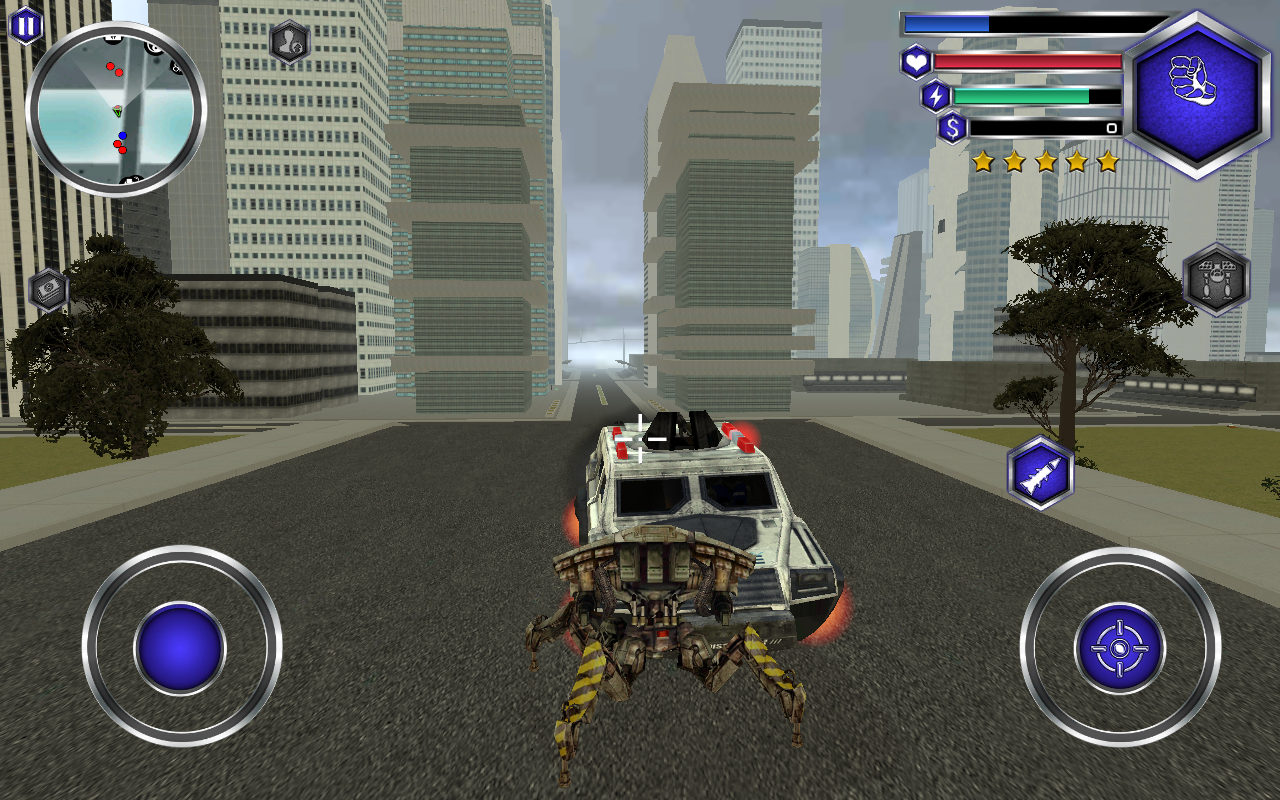Tap the red health bar
Image resolution: width=1280 pixels, height=800 pixels.
point(1030,60)
